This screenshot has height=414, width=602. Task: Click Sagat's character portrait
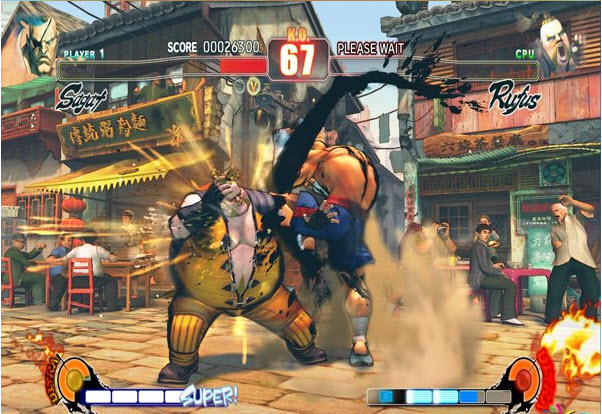pos(38,40)
